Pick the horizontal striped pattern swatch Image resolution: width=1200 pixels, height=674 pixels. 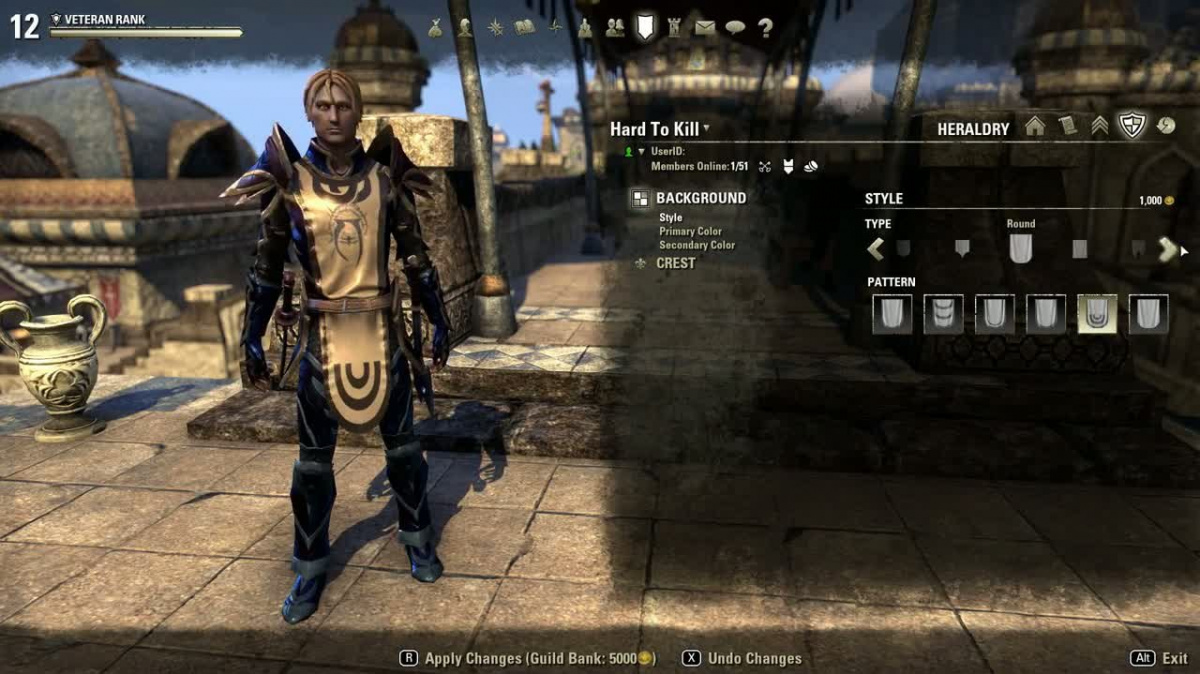(944, 314)
